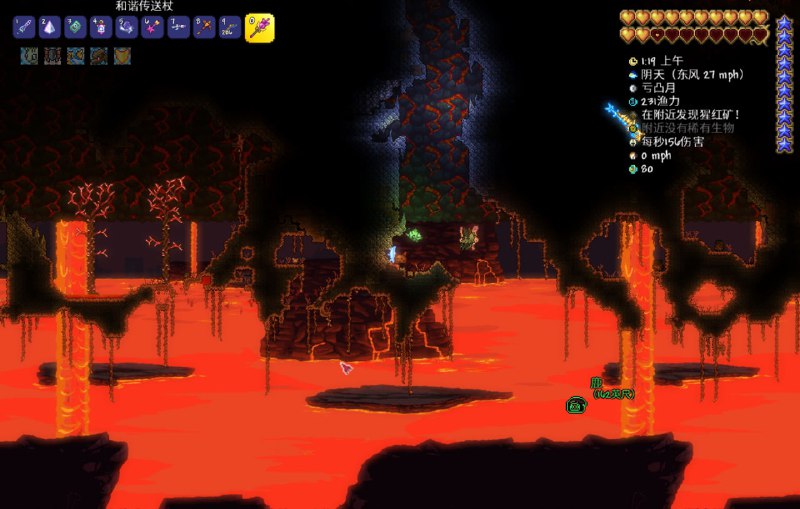Click the shield-shaped buff icon
The image size is (800, 509).
123,56
